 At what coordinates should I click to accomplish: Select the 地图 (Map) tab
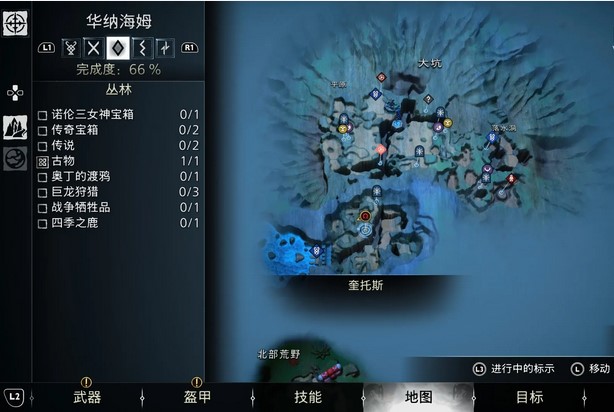[x=418, y=397]
